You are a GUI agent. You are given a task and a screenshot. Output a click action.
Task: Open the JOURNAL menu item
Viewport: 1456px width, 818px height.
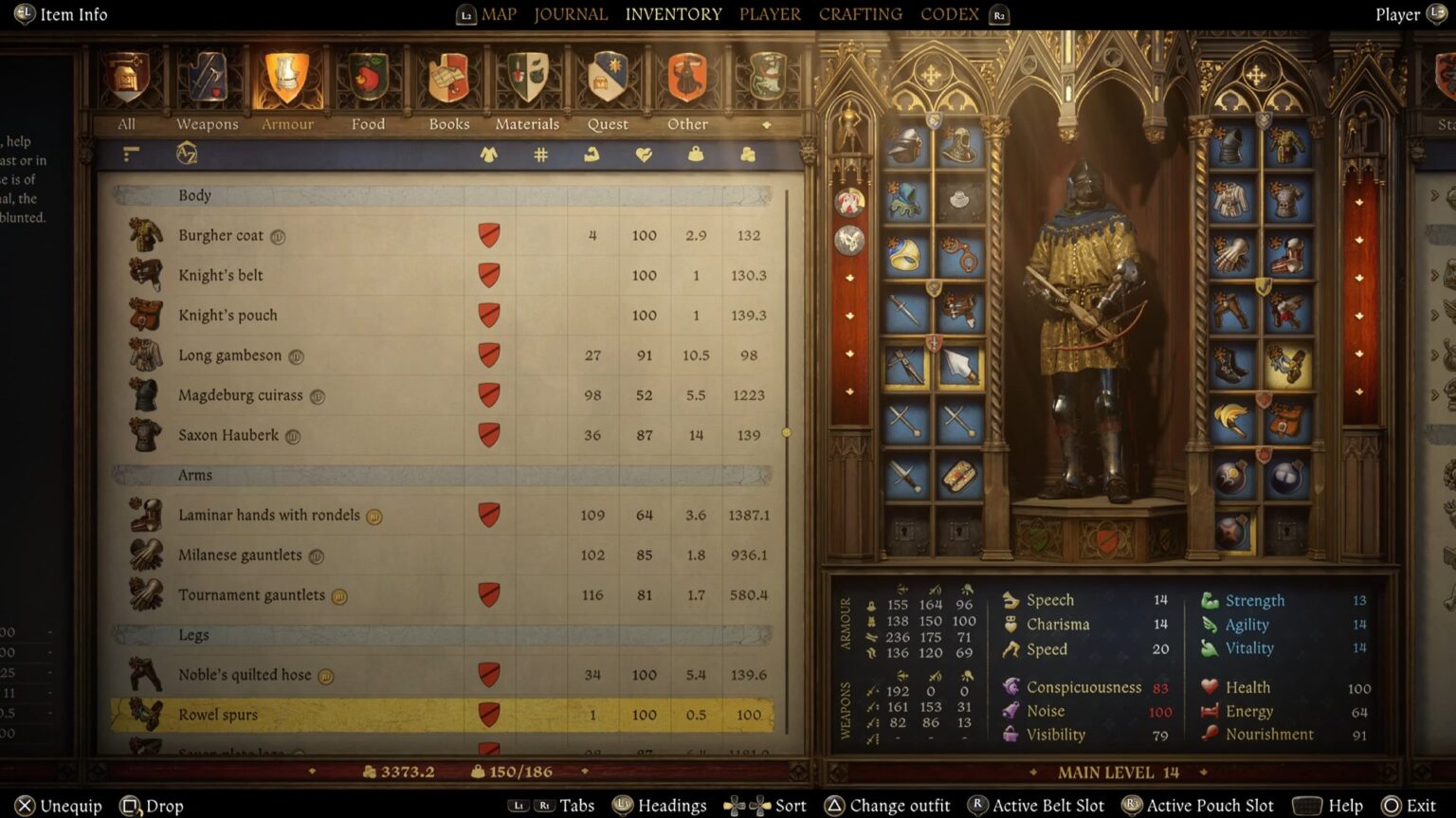pyautogui.click(x=571, y=14)
